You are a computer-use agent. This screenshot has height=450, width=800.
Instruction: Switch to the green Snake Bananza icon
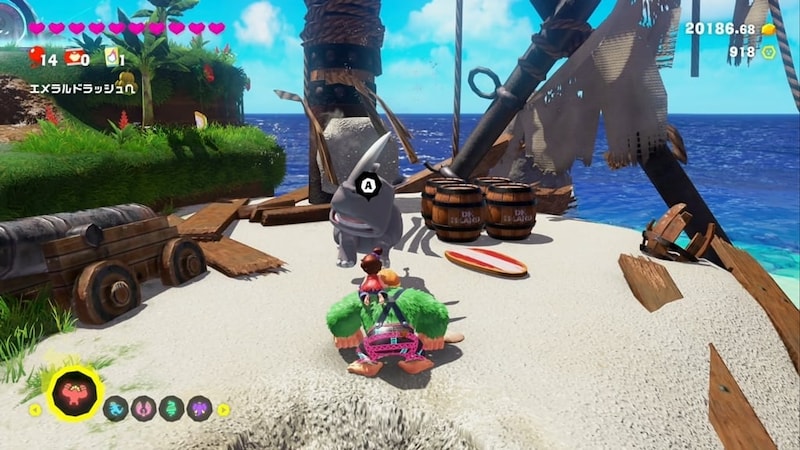171,408
